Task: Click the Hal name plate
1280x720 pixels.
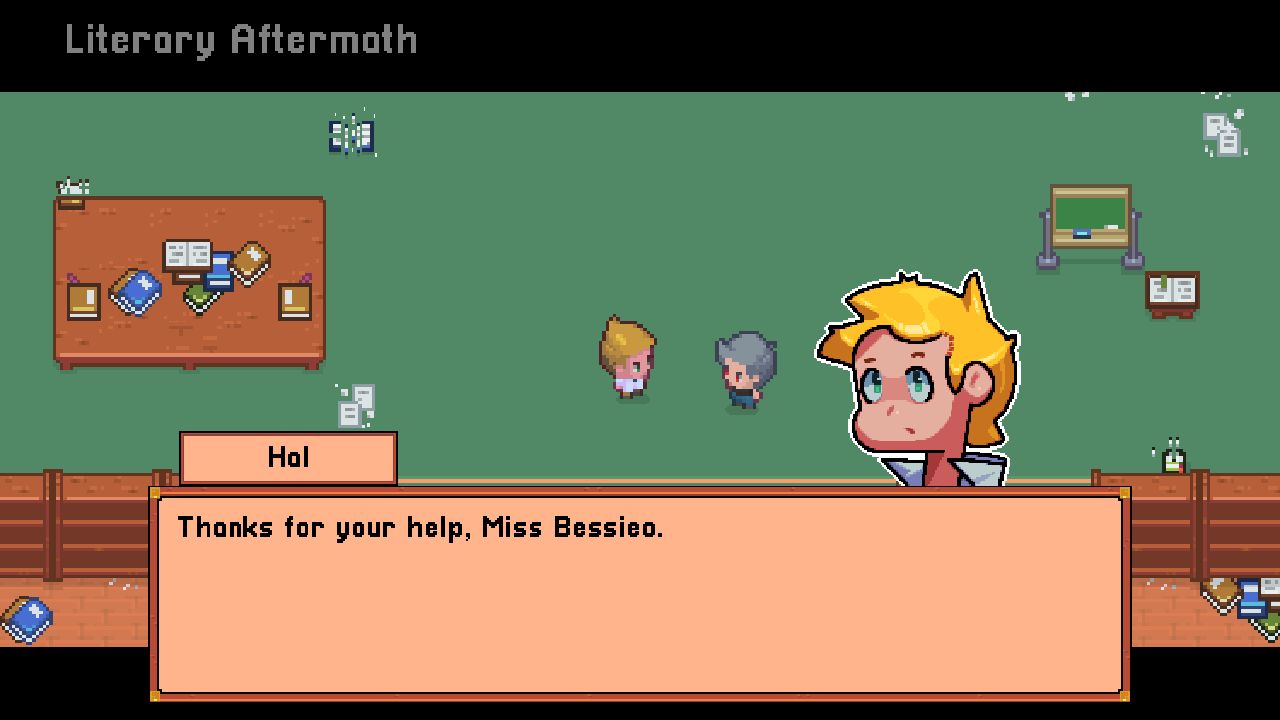Action: (x=289, y=457)
